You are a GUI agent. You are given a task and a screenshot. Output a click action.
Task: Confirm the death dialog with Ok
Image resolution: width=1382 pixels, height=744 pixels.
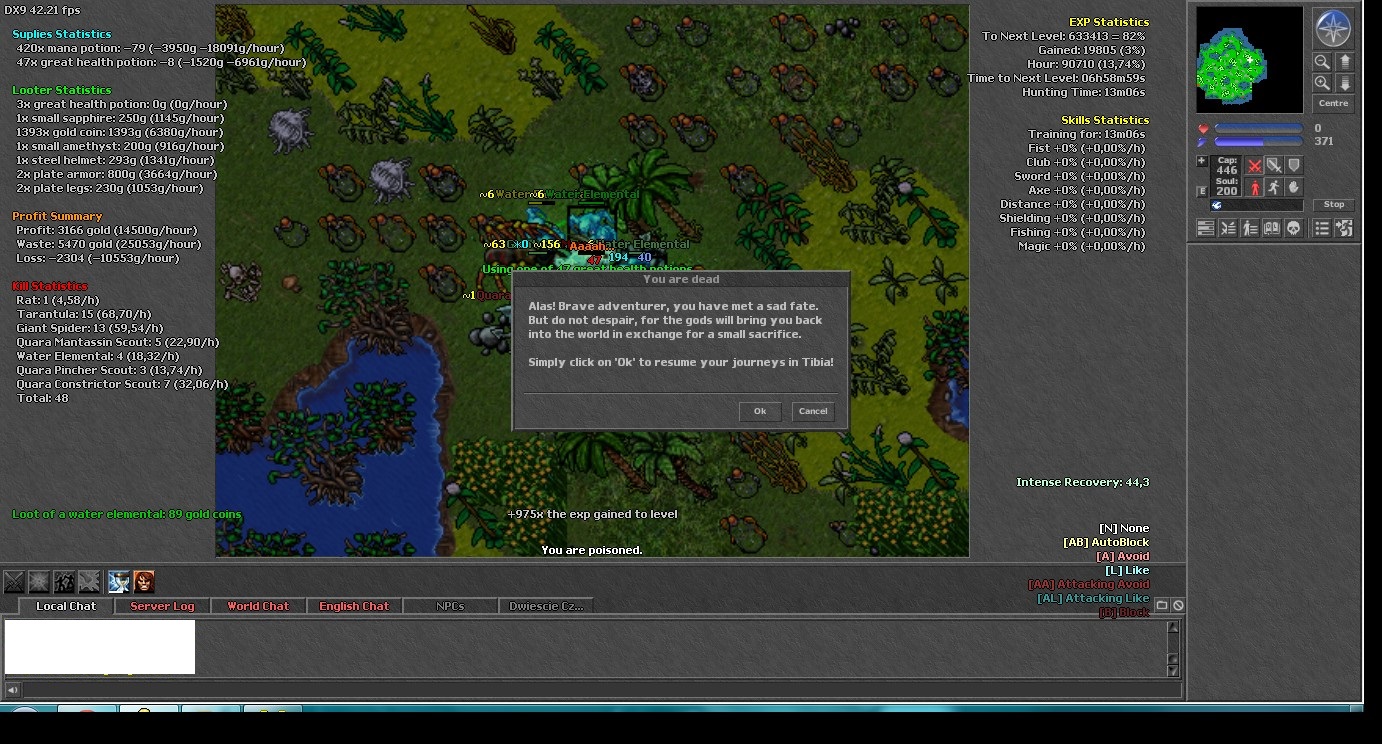pos(760,411)
